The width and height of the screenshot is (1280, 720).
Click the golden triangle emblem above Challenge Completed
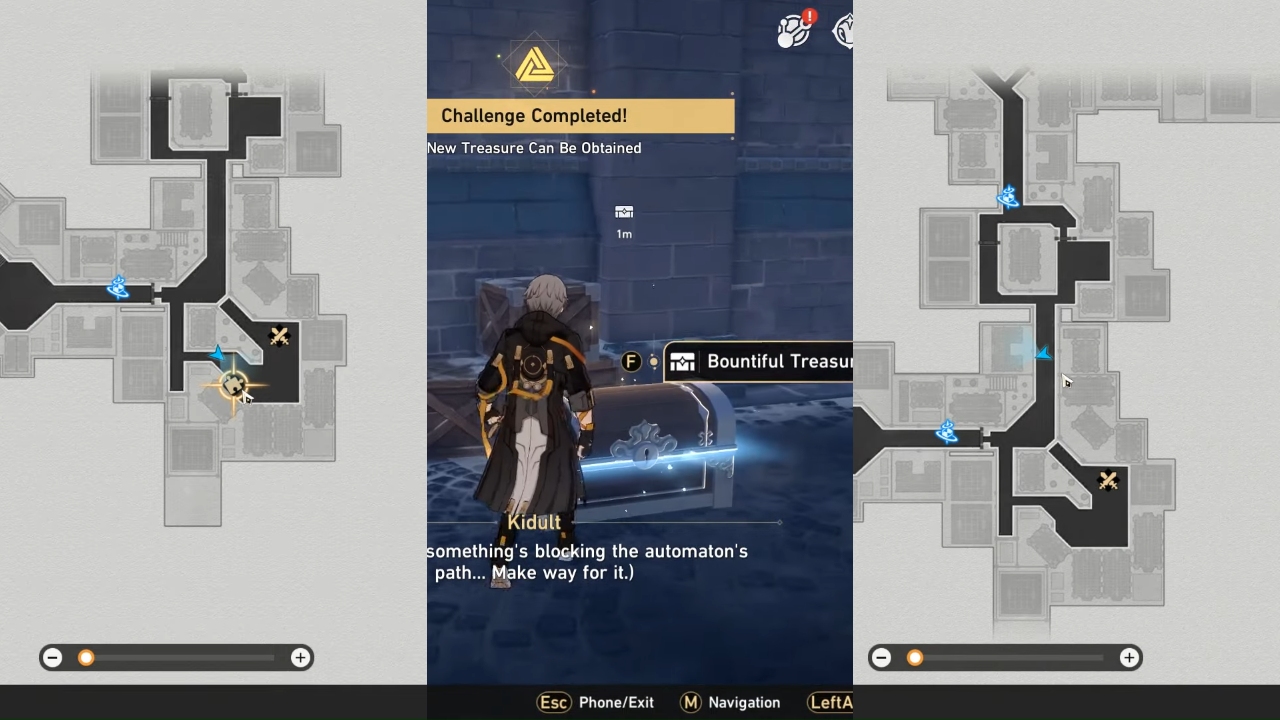[536, 64]
